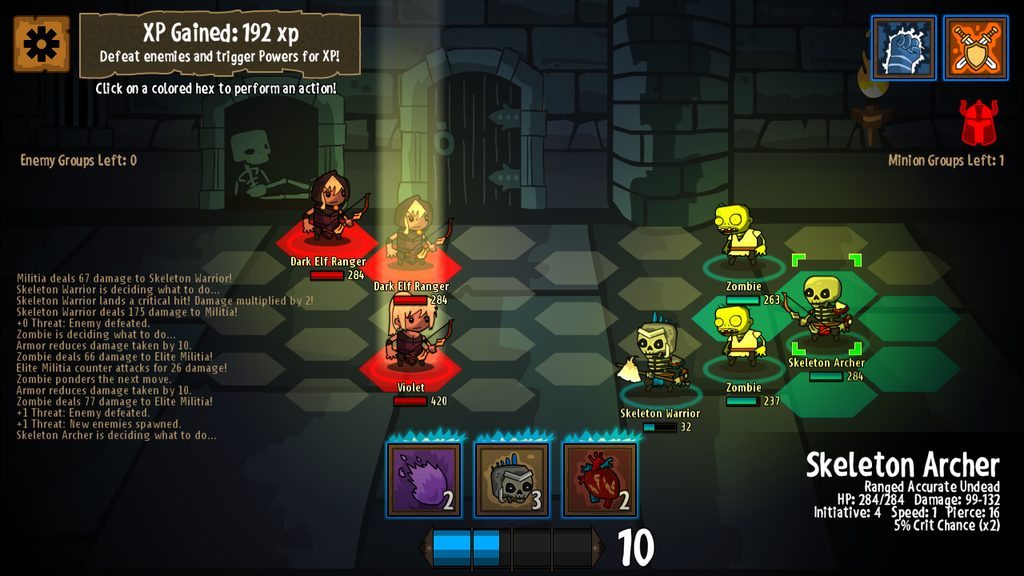1024x576 pixels.
Task: Open the gear settings menu
Action: pos(42,44)
